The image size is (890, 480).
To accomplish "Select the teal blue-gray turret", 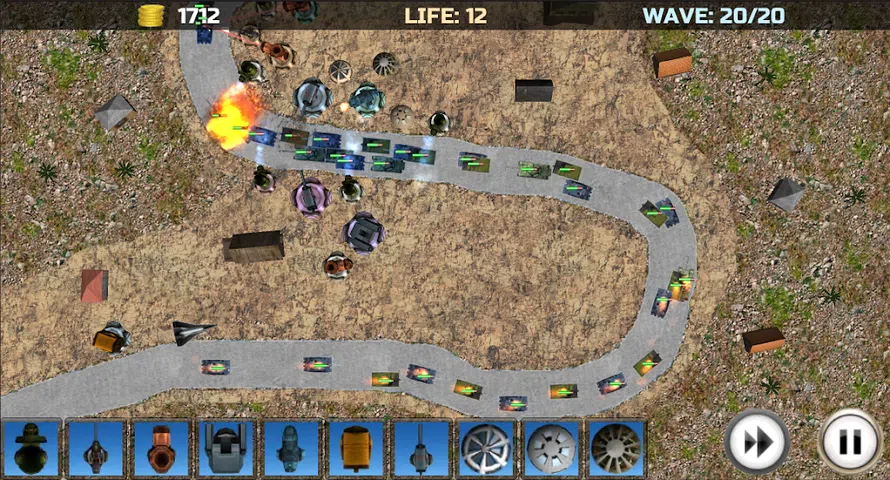I will click(290, 447).
